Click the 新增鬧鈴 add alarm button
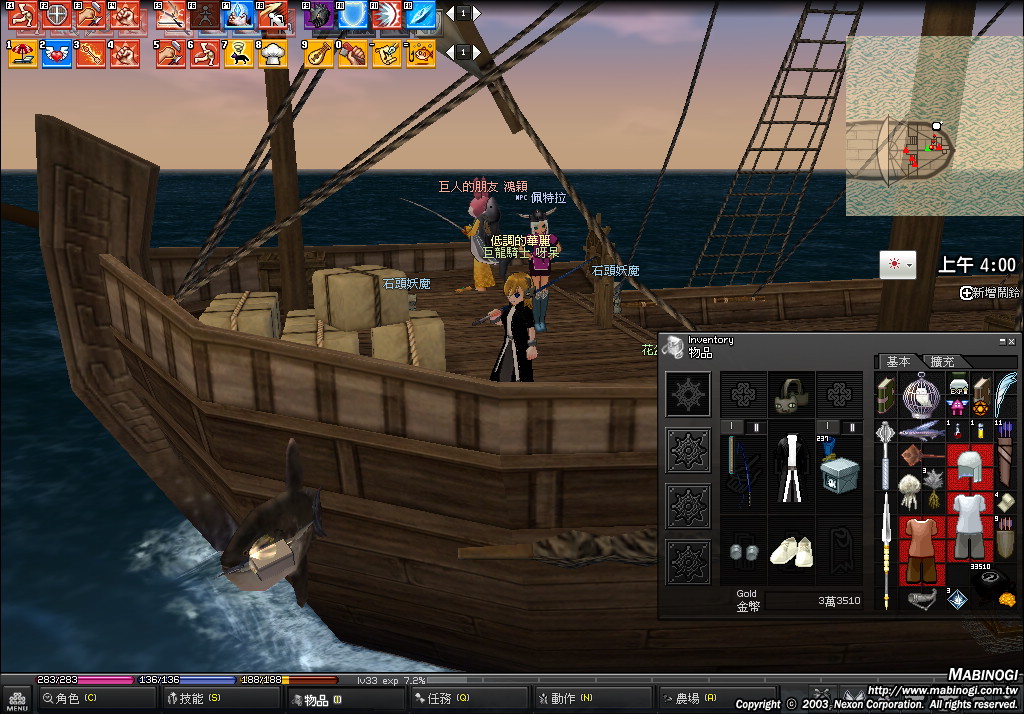The width and height of the screenshot is (1024, 714). click(990, 293)
